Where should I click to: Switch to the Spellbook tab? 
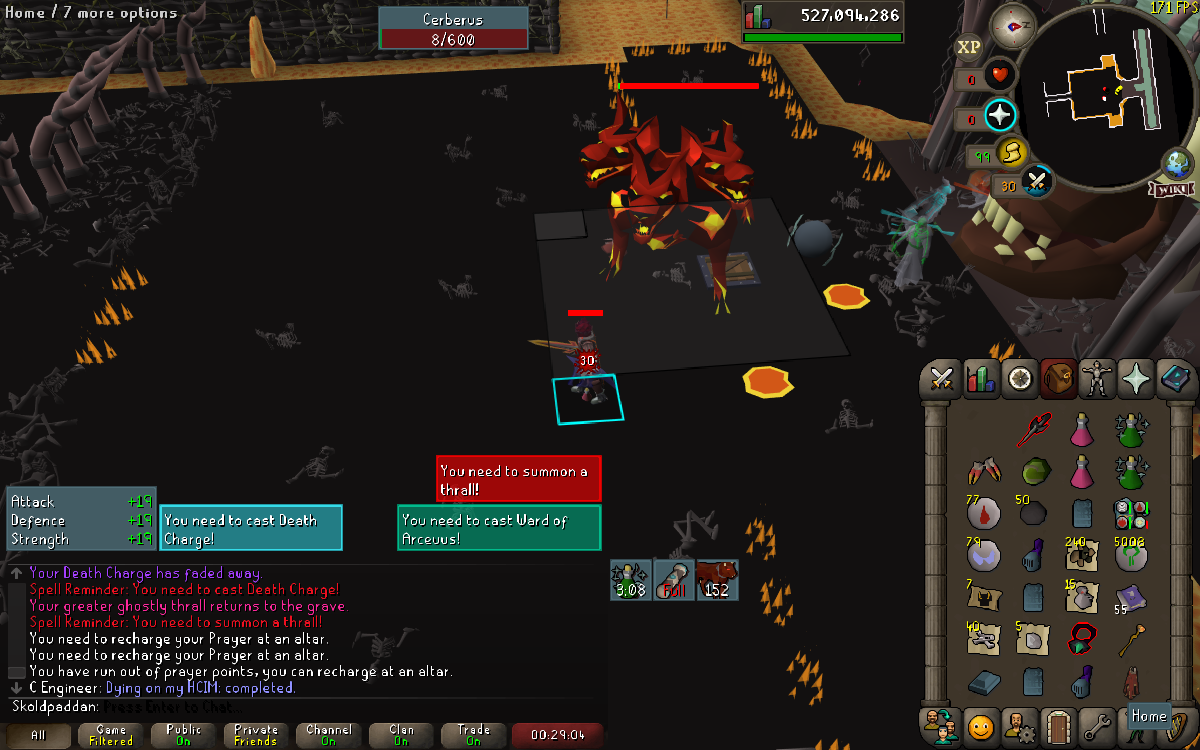click(x=1176, y=380)
